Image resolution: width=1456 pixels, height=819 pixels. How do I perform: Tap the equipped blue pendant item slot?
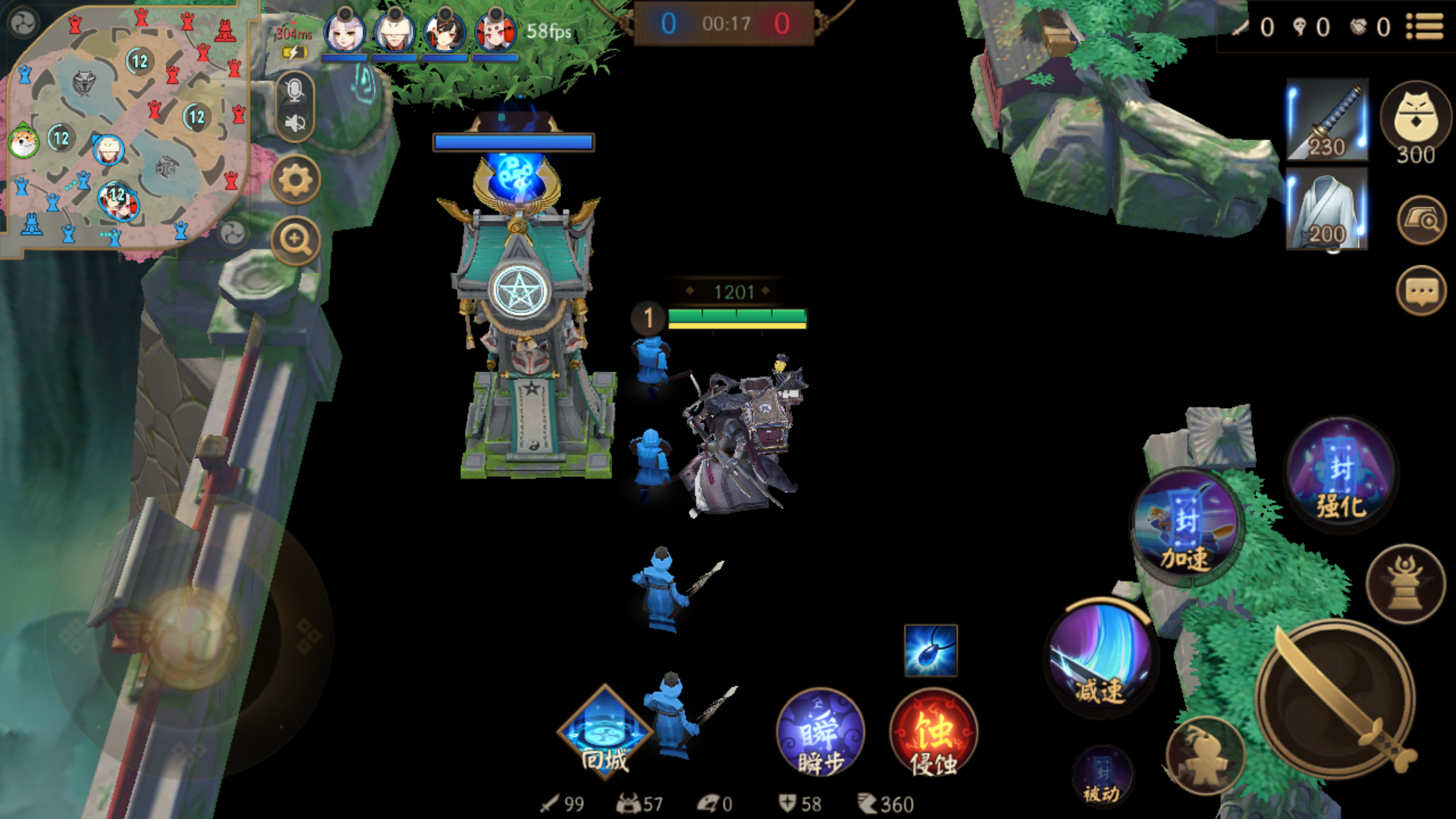pos(930,650)
